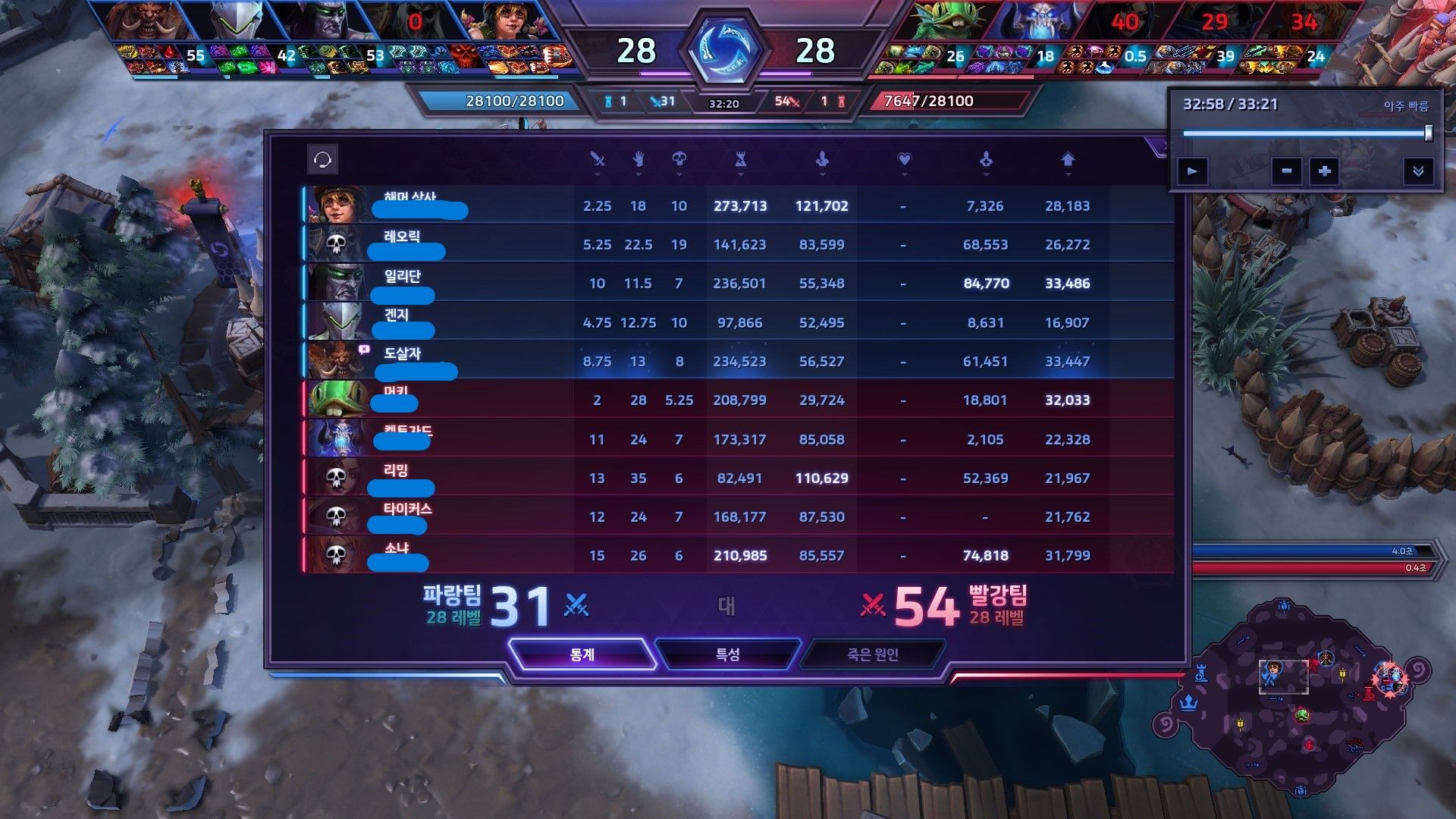
Task: Sort by healing heart column icon
Action: pyautogui.click(x=903, y=159)
